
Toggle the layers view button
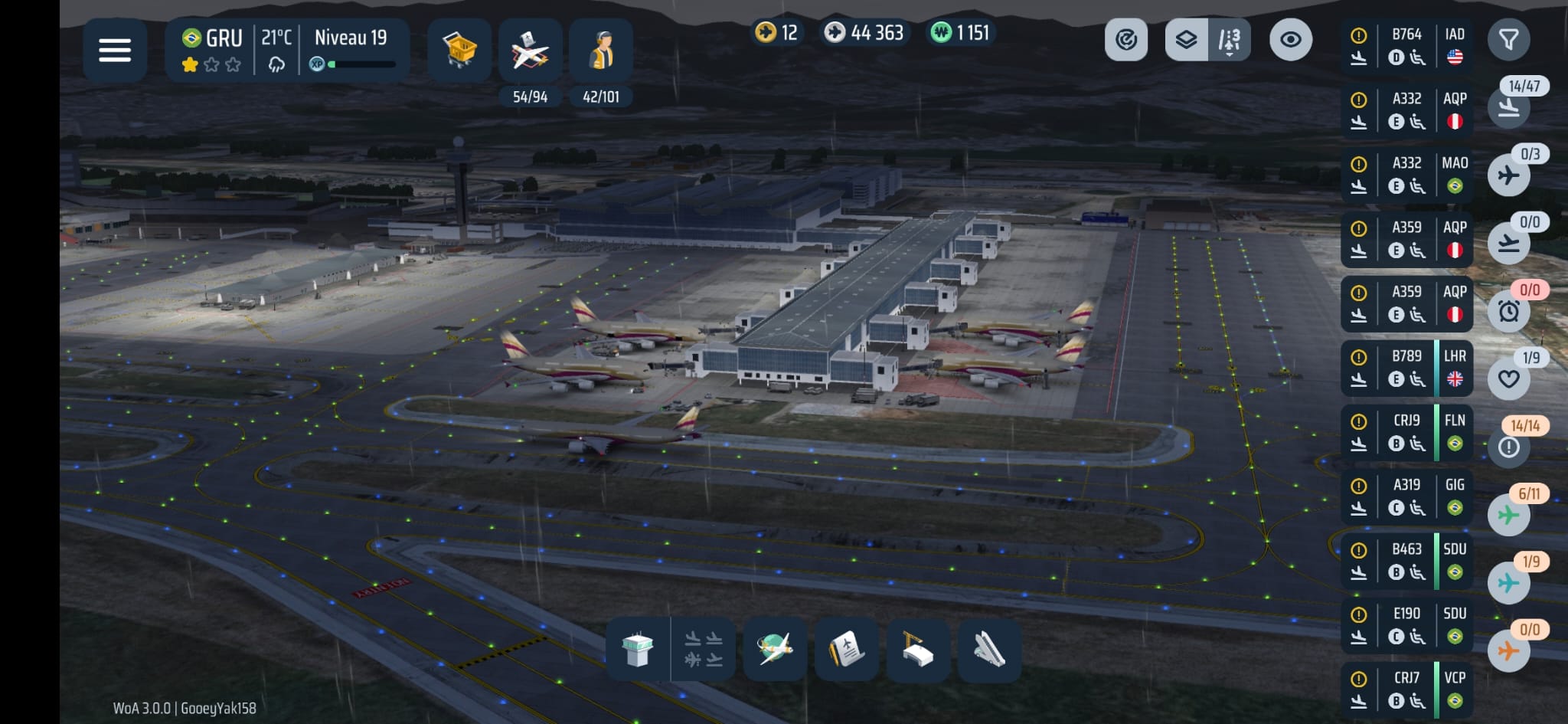(x=1186, y=40)
